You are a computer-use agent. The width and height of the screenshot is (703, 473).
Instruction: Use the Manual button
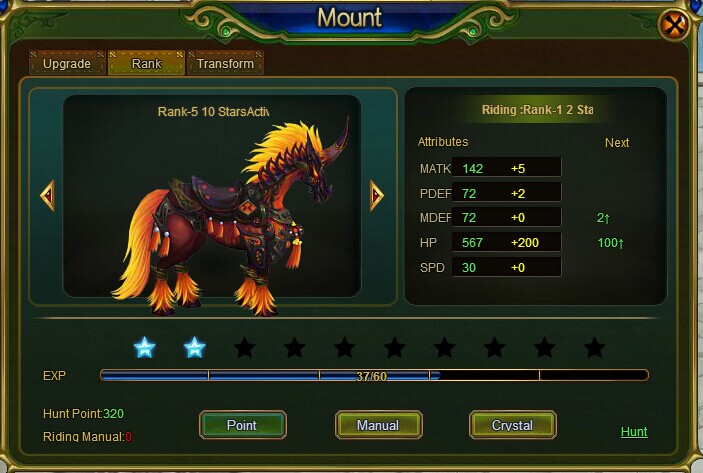[x=378, y=425]
